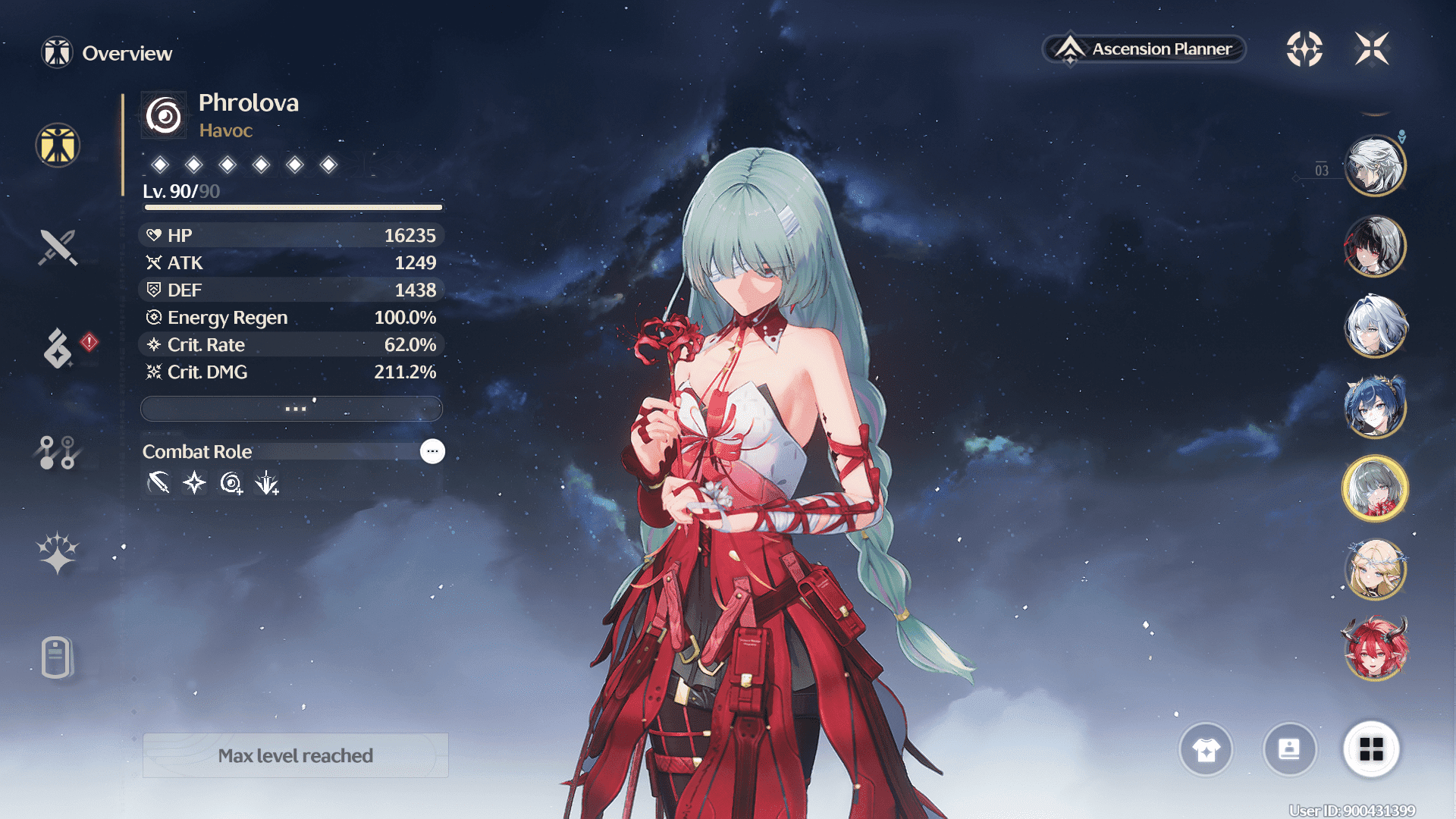The width and height of the screenshot is (1456, 819).
Task: Open the Resonance Chain star tab
Action: coord(58,553)
